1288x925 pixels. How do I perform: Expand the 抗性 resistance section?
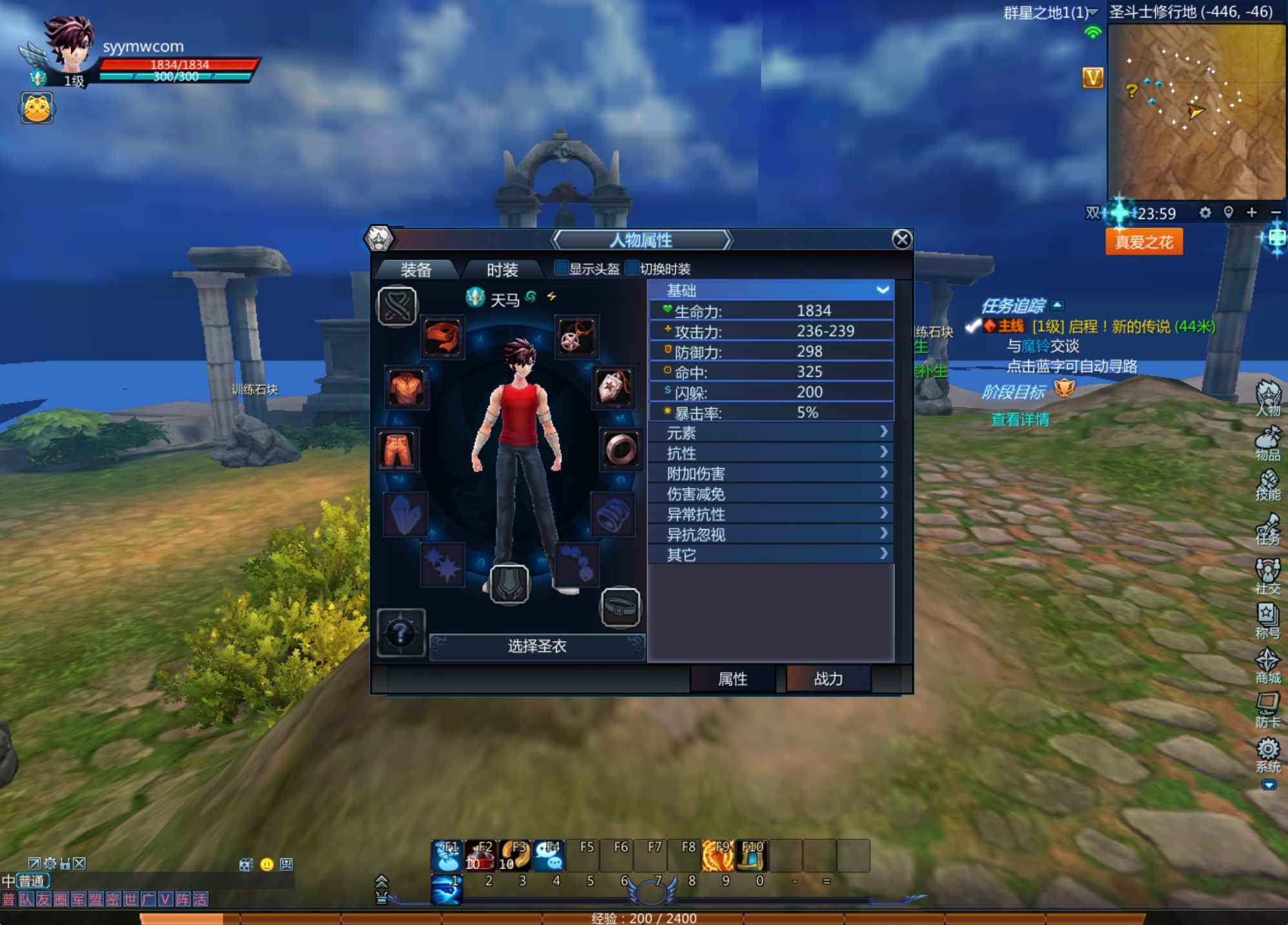pos(771,453)
